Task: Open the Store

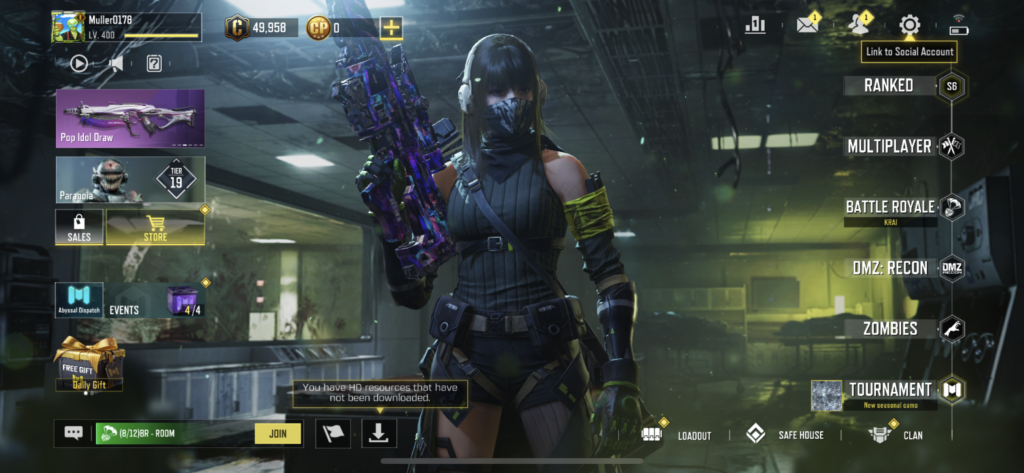Action: (155, 228)
